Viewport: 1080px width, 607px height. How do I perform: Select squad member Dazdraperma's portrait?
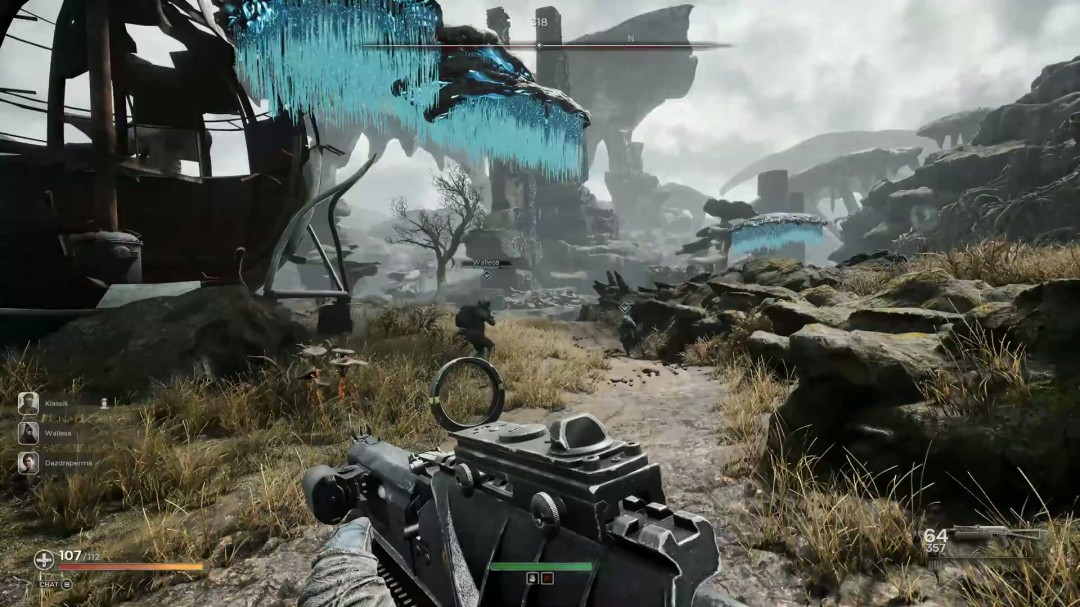[28, 463]
